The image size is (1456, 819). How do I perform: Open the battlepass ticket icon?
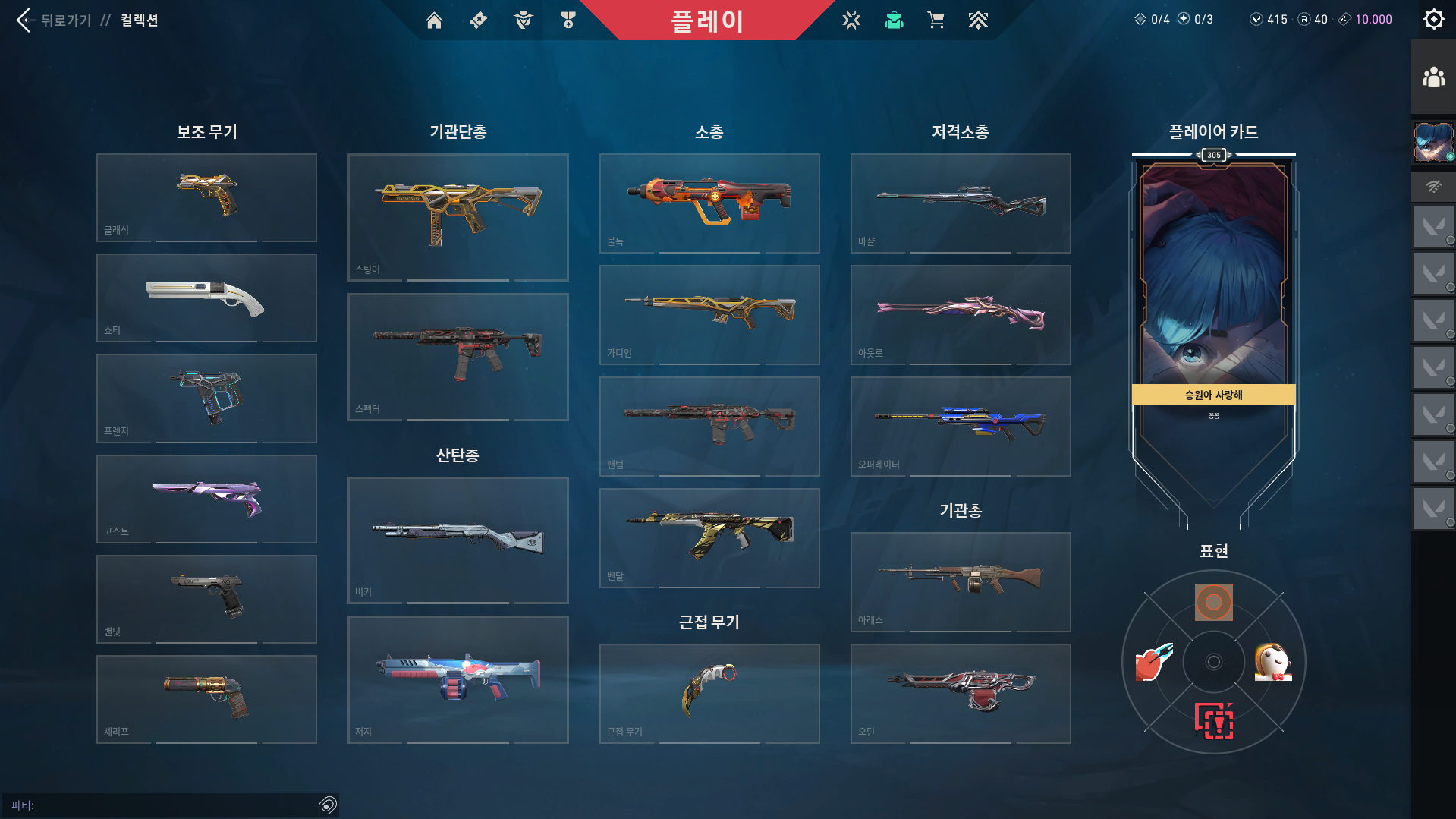pyautogui.click(x=478, y=20)
